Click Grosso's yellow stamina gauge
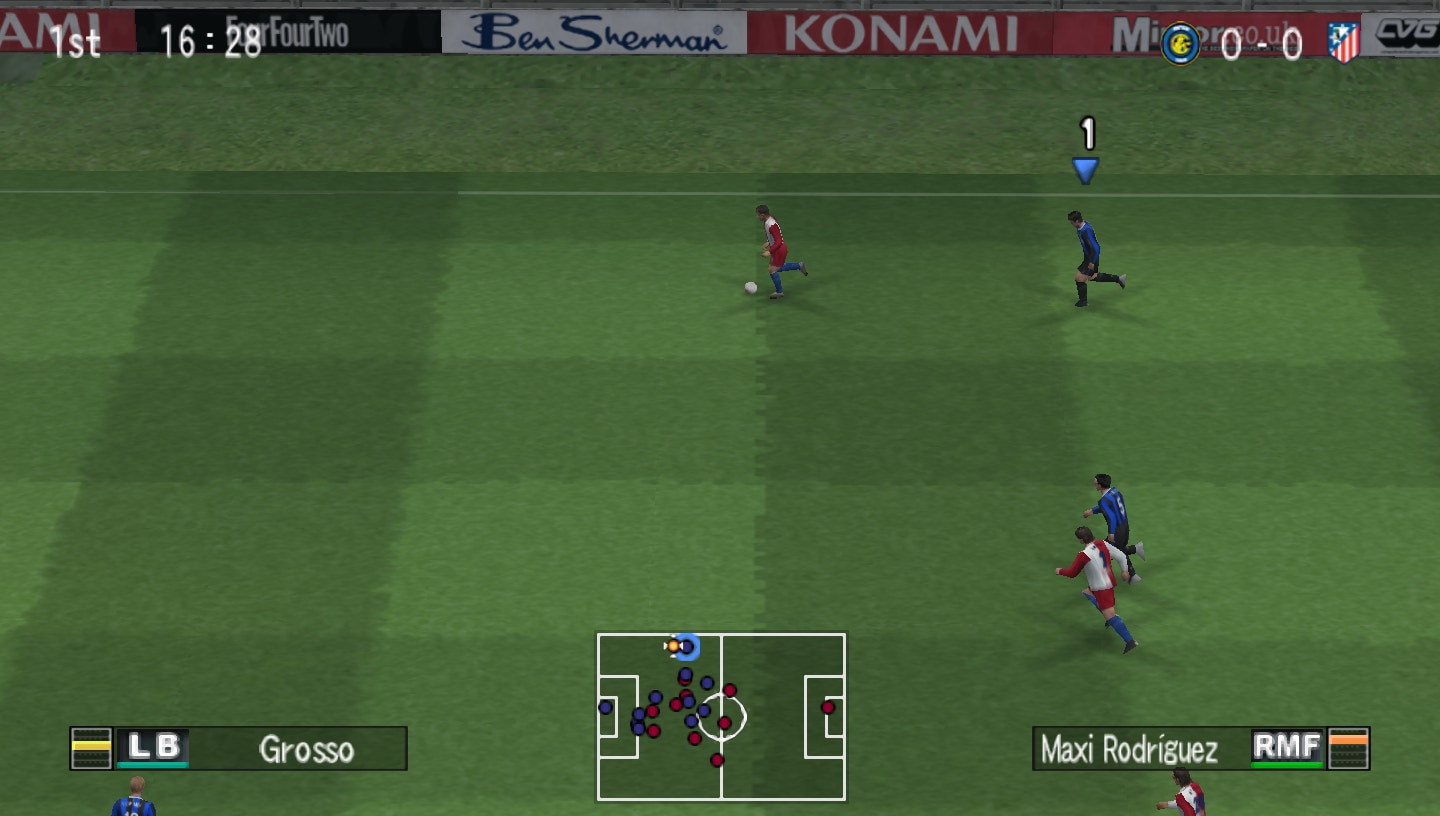 pos(91,745)
